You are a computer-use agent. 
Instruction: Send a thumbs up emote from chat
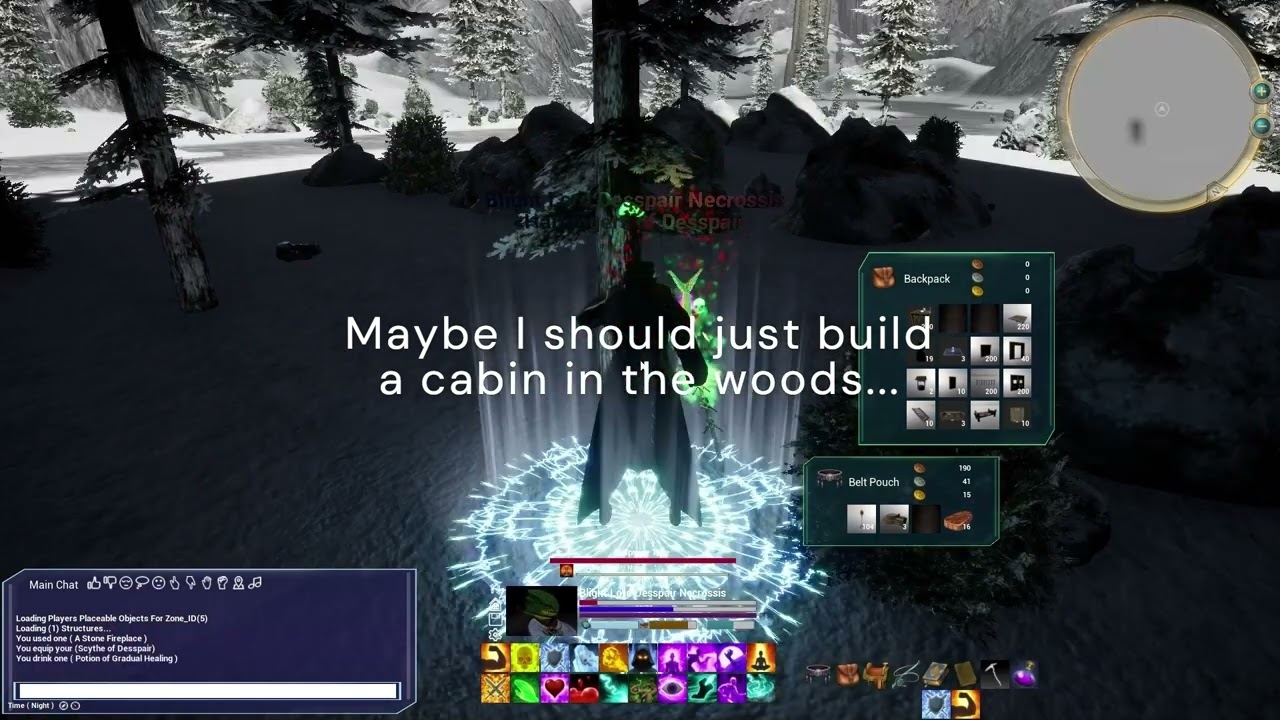pos(93,584)
